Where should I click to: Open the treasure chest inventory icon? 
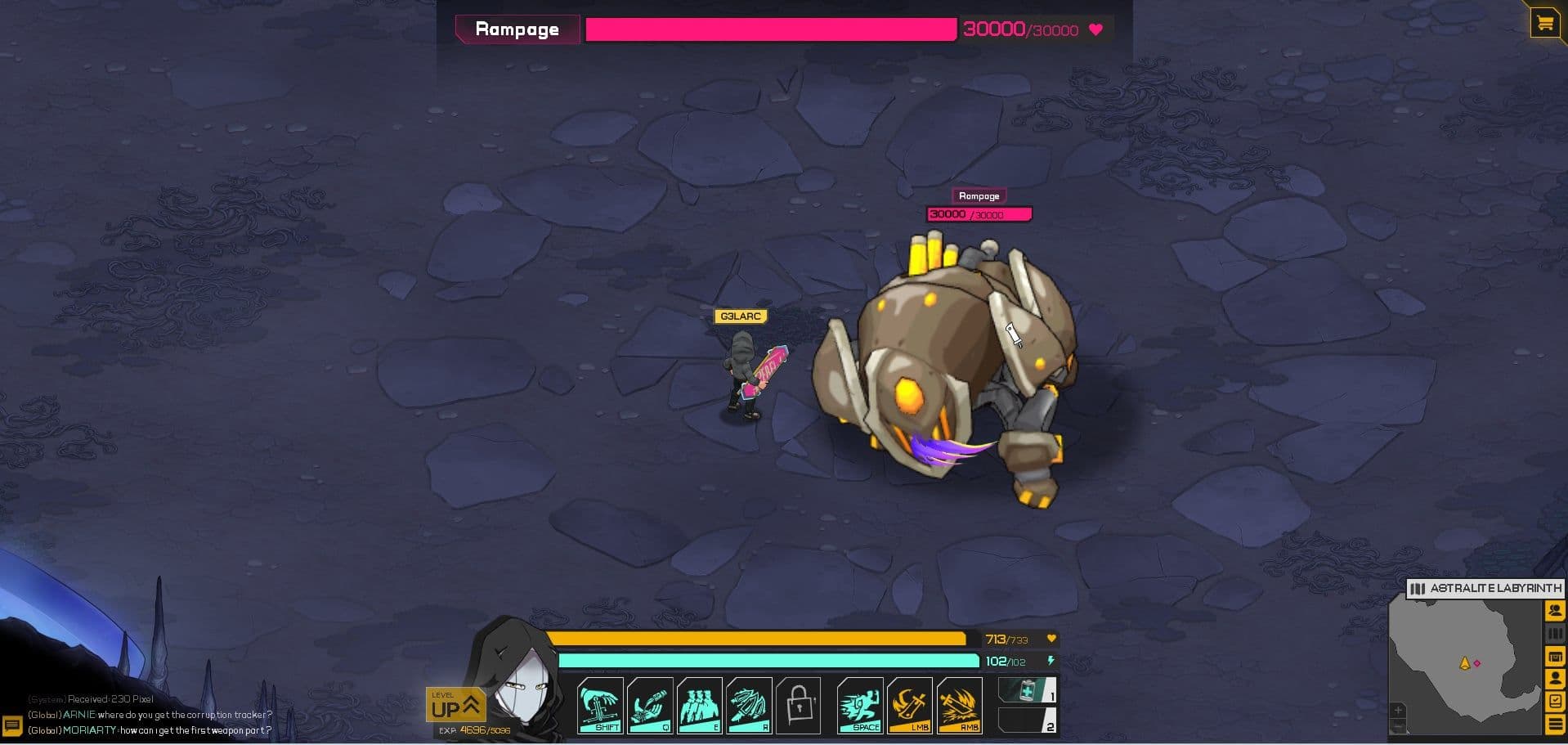pyautogui.click(x=1554, y=656)
